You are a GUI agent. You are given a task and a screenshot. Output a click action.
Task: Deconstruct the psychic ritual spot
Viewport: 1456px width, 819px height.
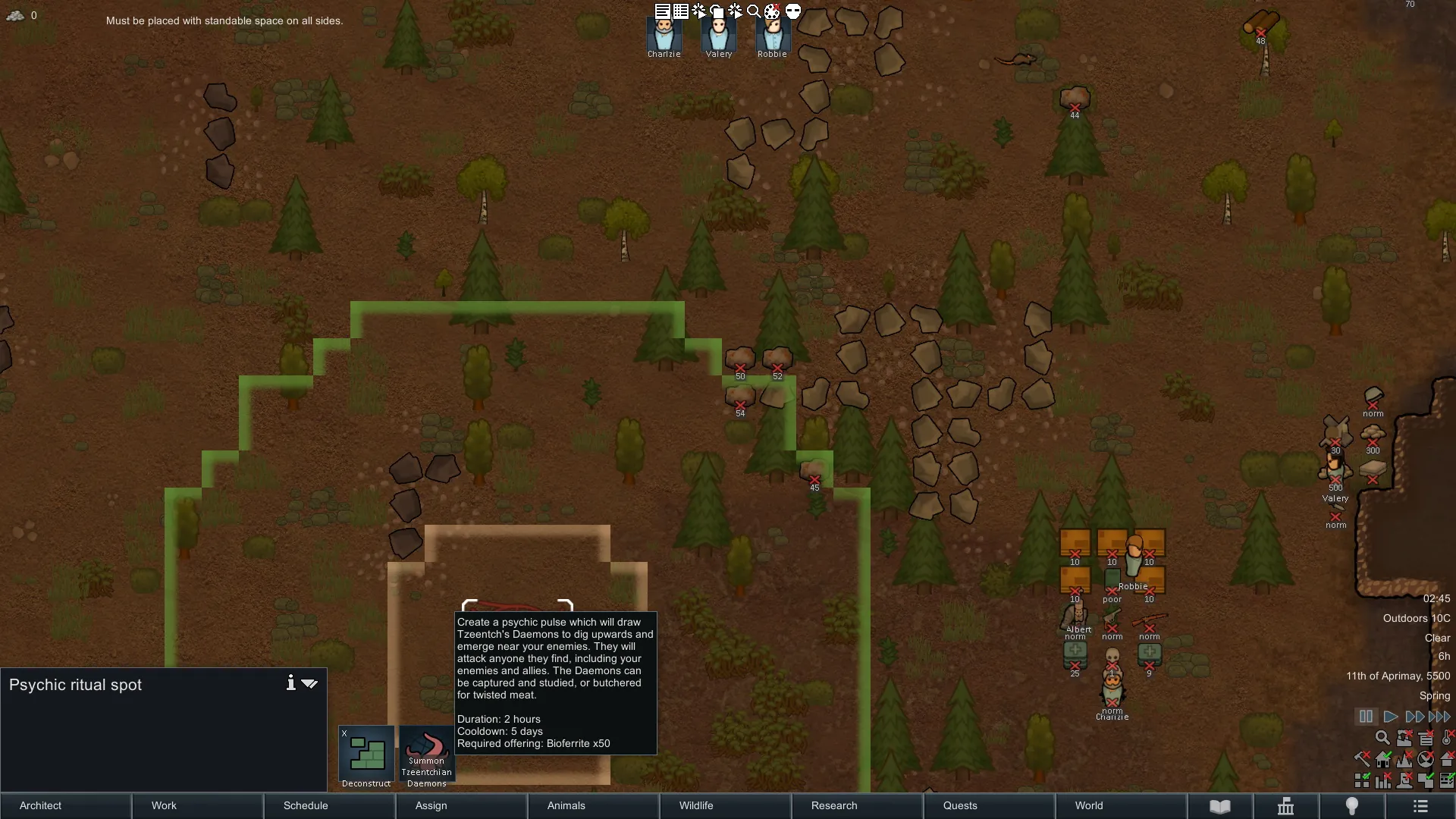(366, 757)
